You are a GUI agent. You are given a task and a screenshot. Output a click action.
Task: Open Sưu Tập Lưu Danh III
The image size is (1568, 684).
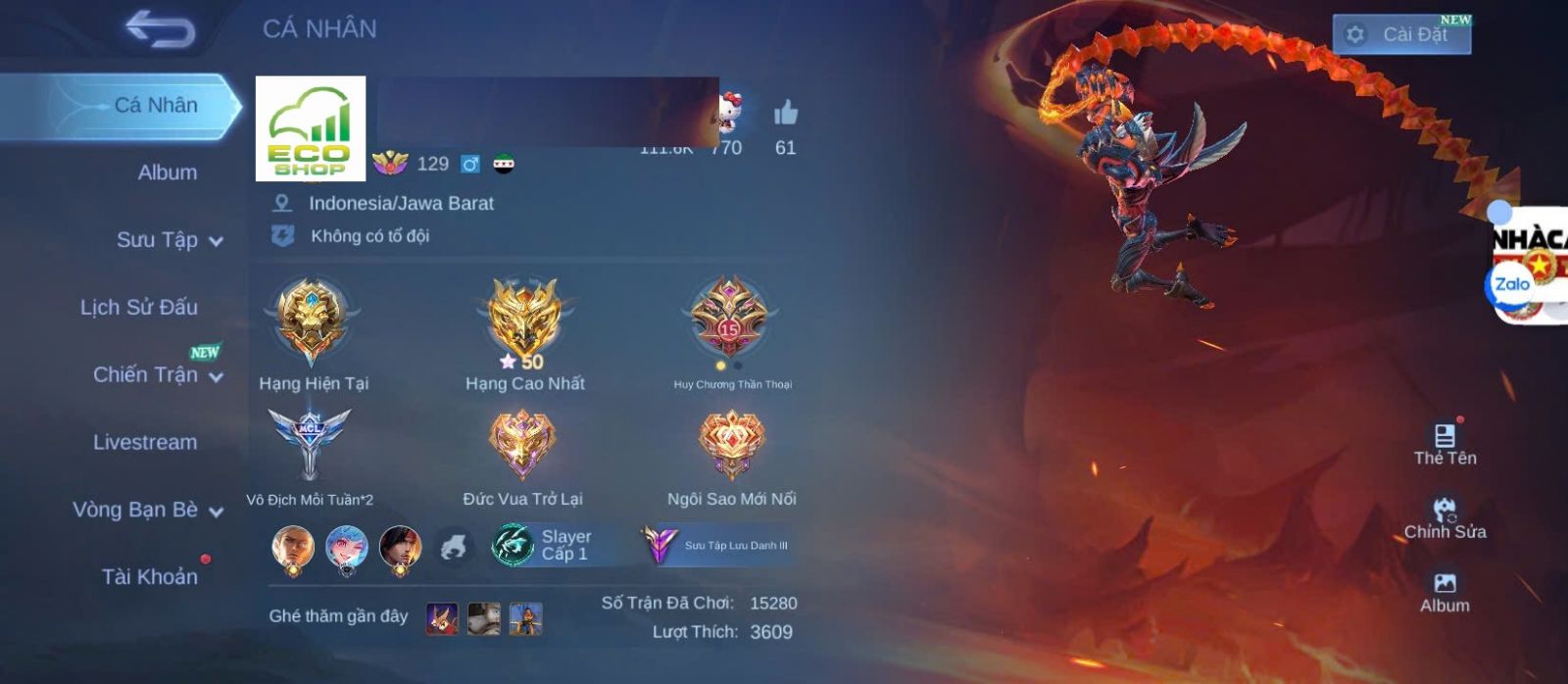tap(718, 546)
